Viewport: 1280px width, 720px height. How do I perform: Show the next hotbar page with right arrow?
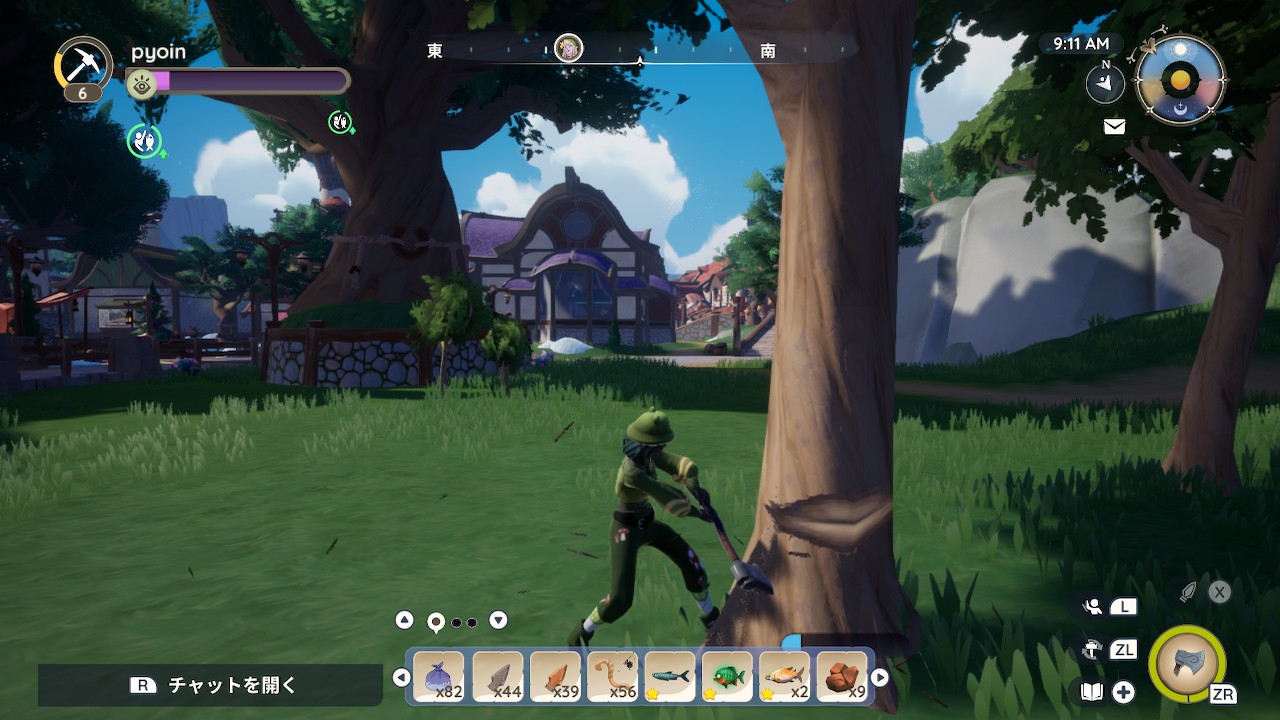pyautogui.click(x=880, y=677)
